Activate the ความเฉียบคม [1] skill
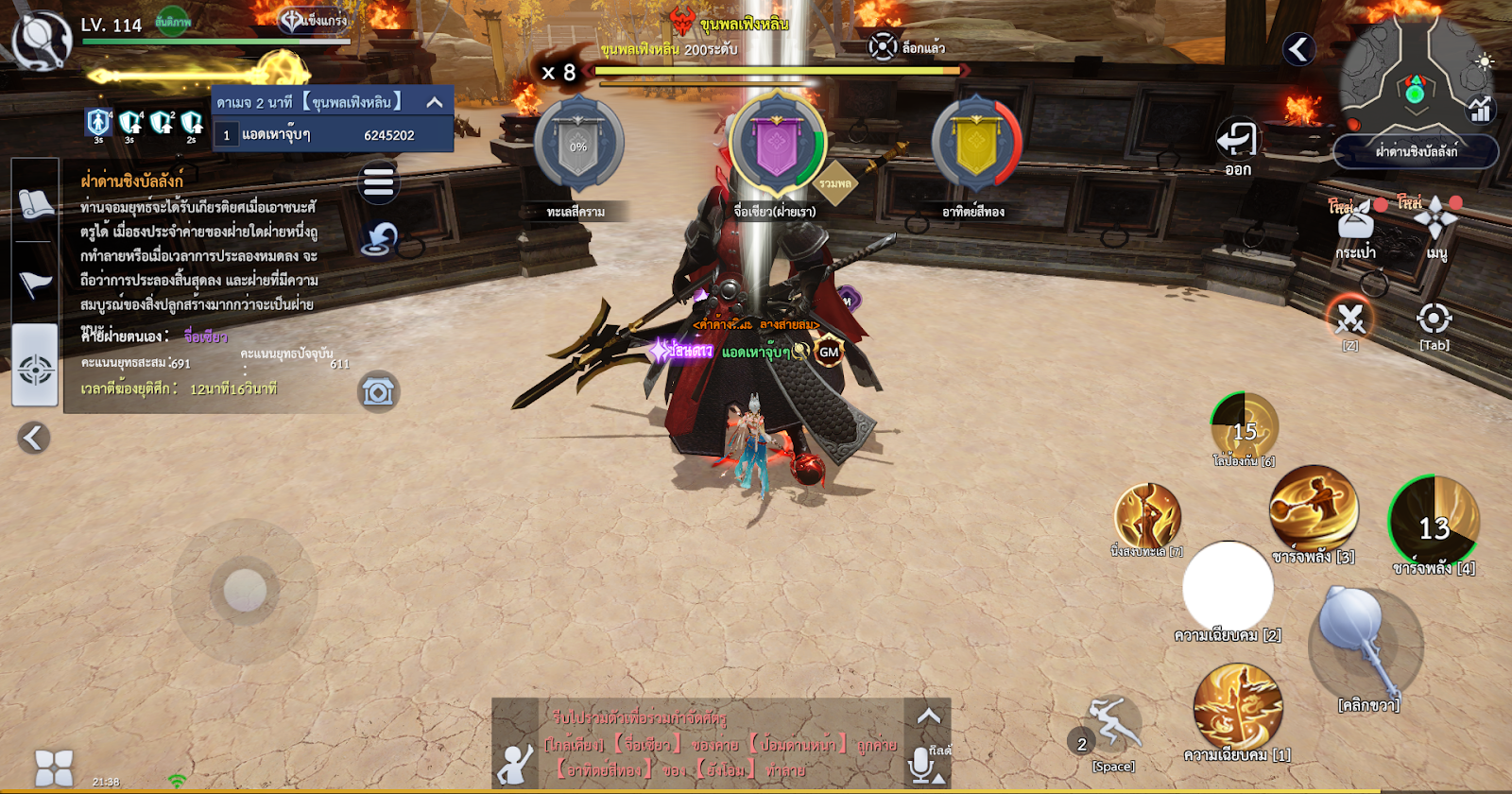 point(1237,707)
